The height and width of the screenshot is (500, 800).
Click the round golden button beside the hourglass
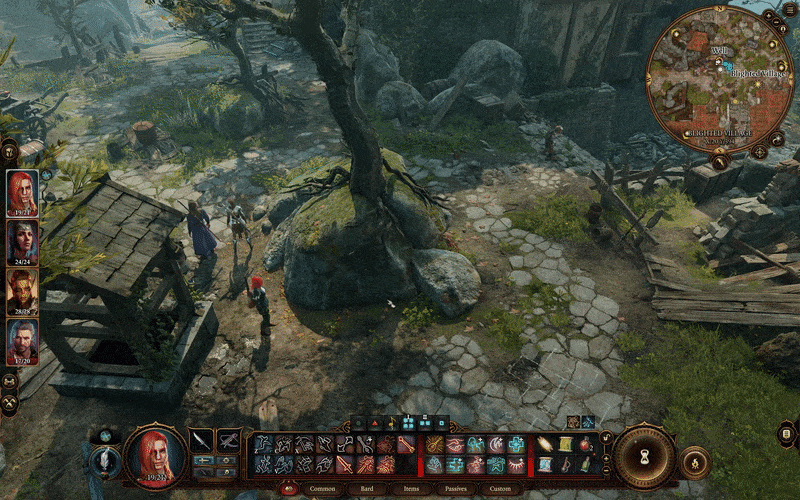pyautogui.click(x=694, y=462)
